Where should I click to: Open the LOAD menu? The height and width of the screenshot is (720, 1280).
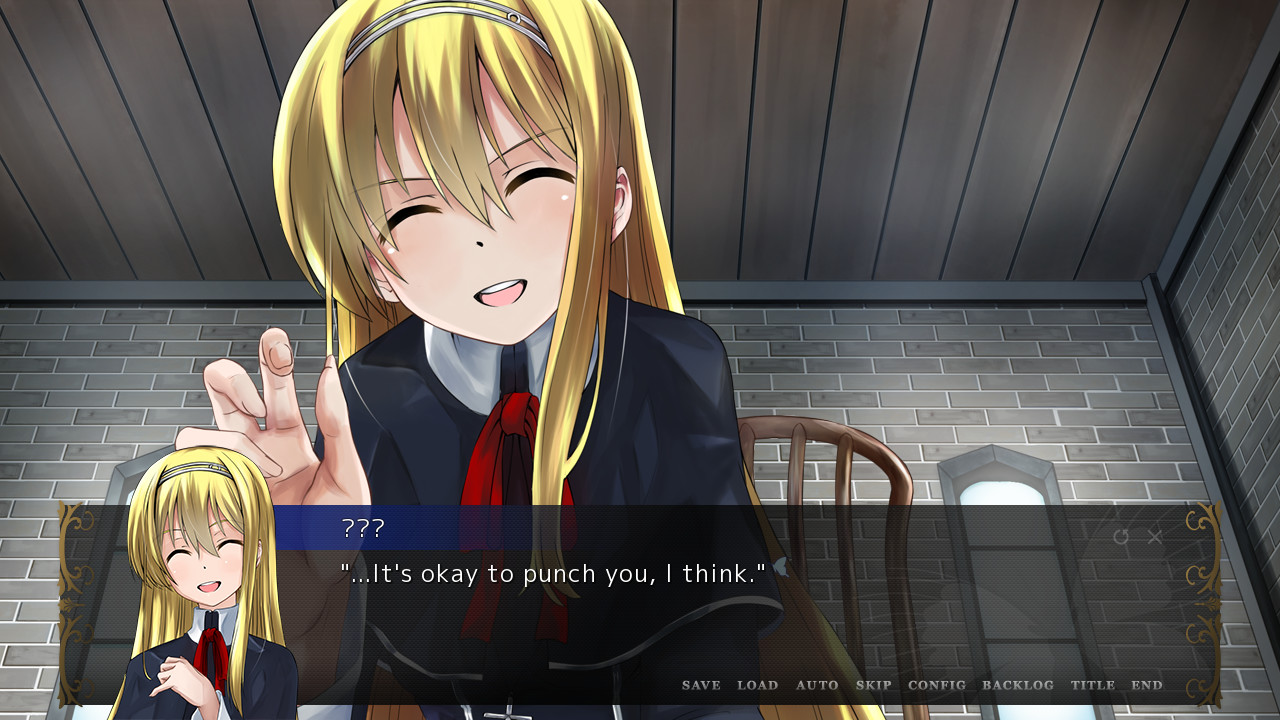[757, 685]
